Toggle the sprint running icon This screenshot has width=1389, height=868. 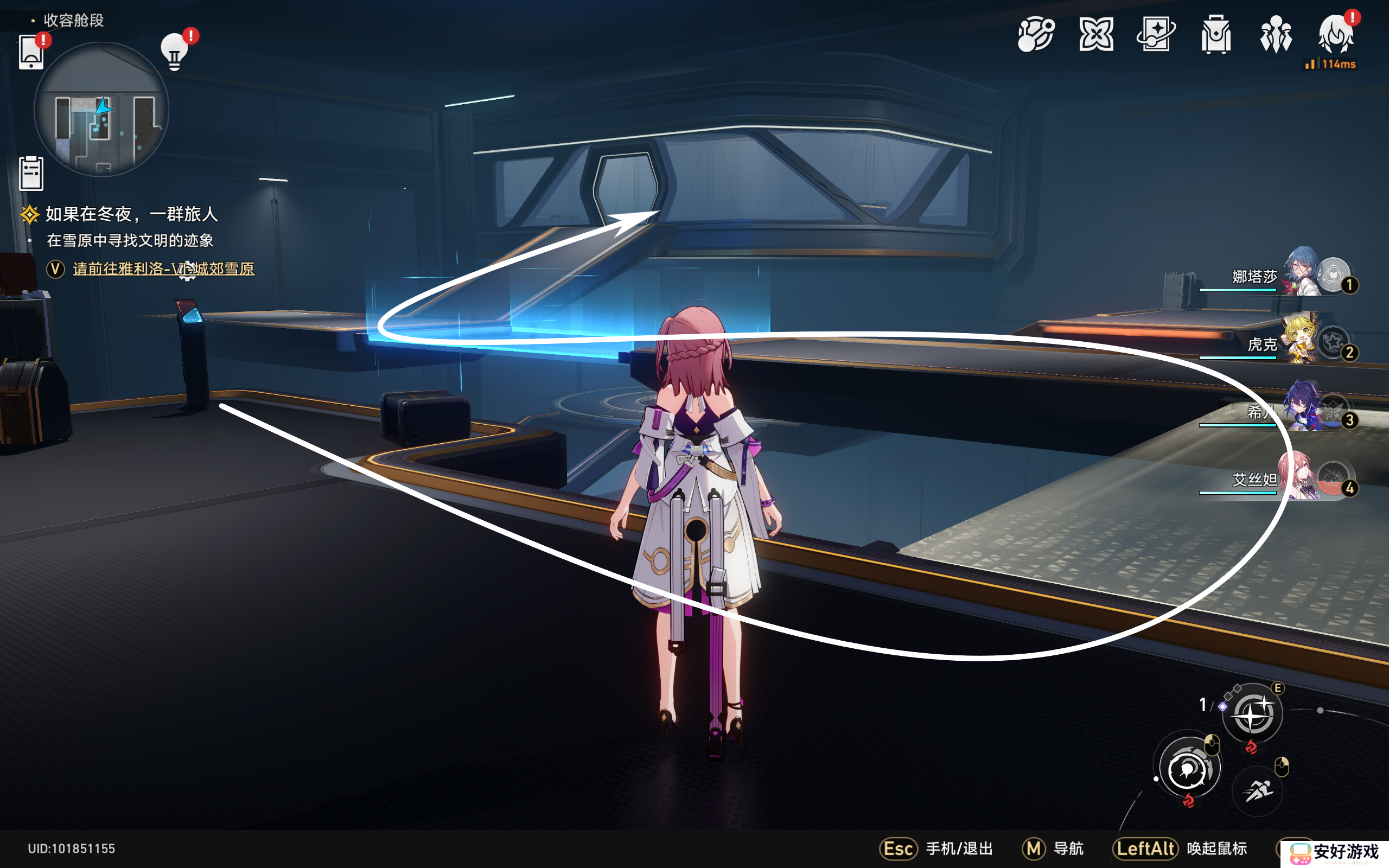[1258, 791]
